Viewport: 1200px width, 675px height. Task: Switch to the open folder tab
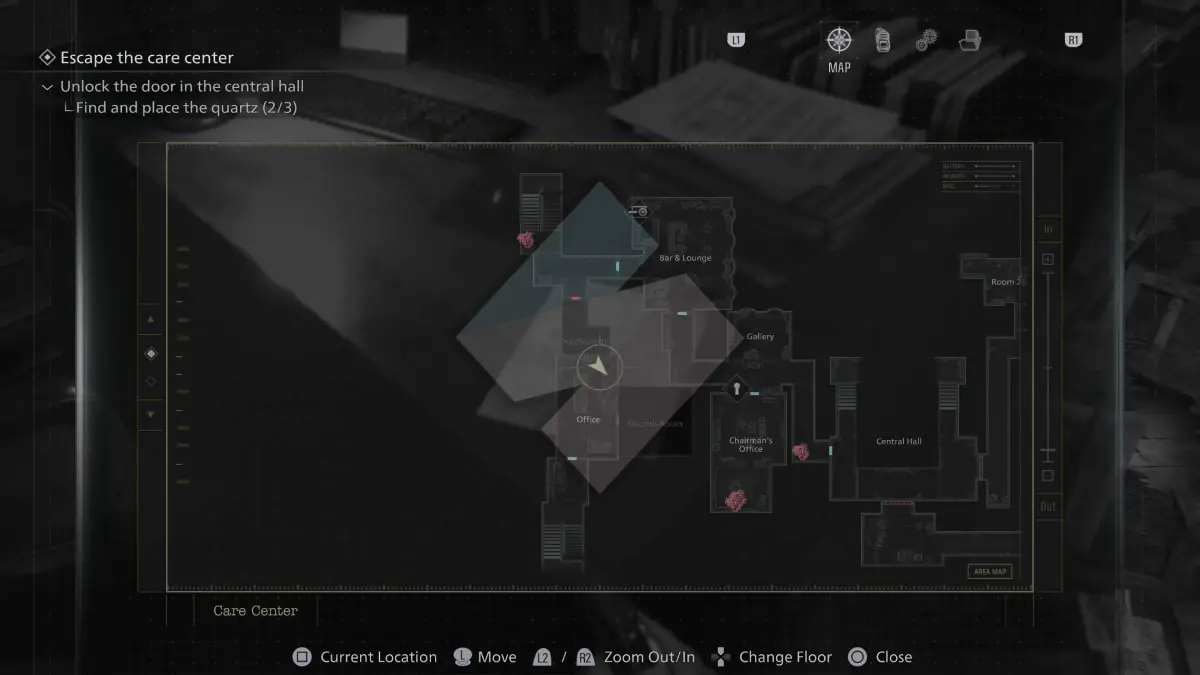[968, 40]
